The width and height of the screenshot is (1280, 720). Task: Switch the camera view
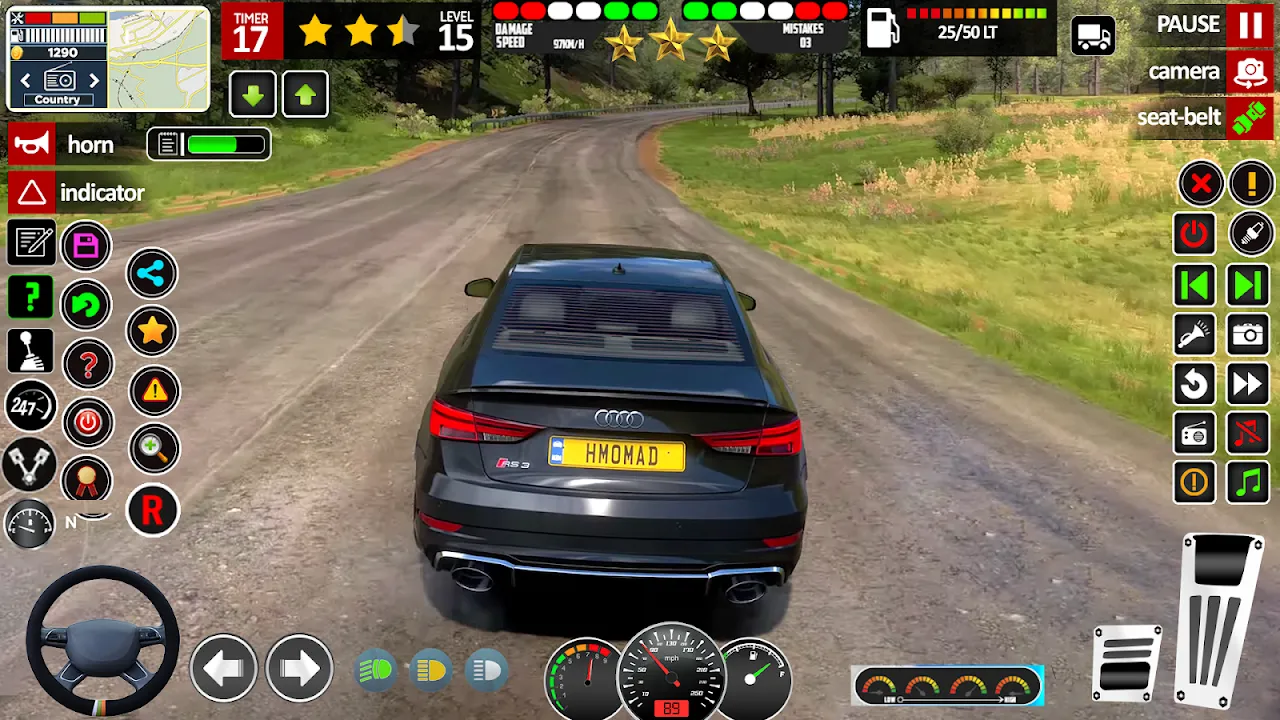click(1249, 72)
